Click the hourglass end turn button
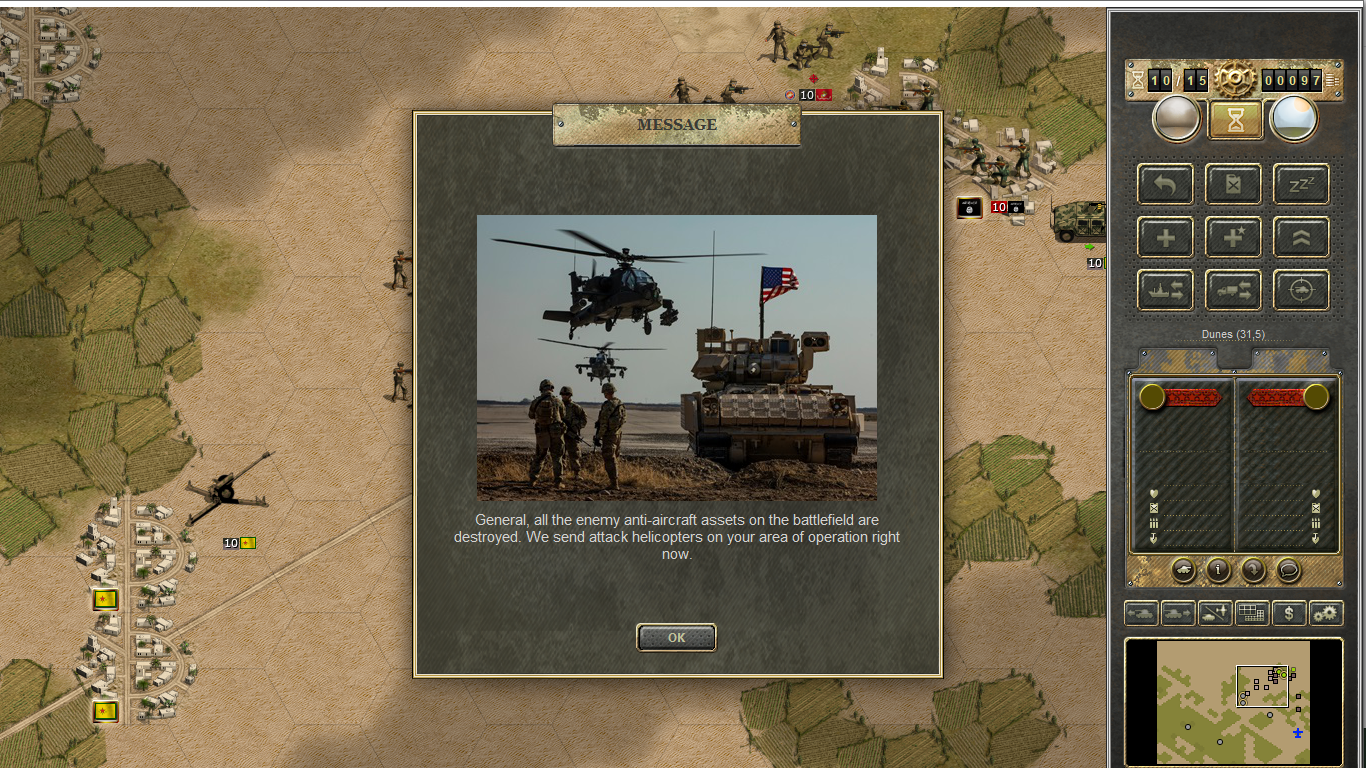 pos(1234,120)
